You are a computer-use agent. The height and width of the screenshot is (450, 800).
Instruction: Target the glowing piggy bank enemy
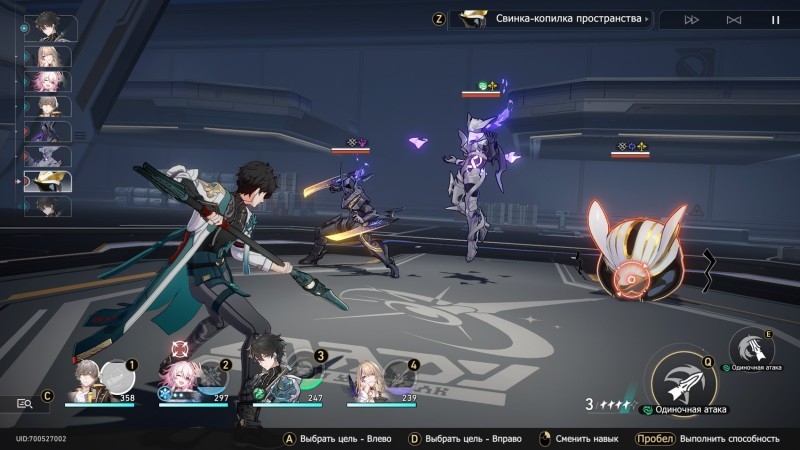(x=638, y=255)
